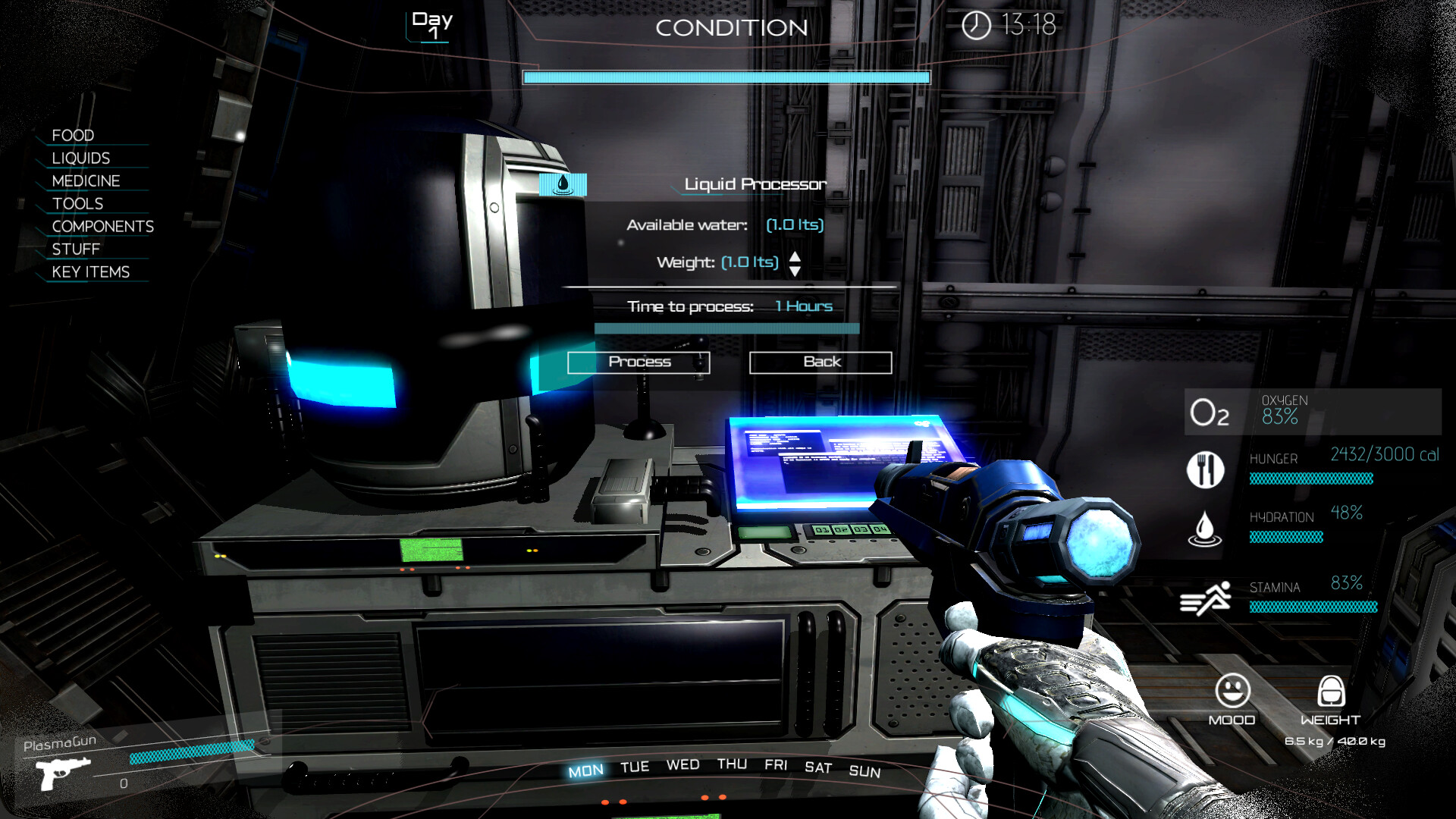Screen dimensions: 1456x819
Task: Select the KEY ITEMS category
Action: (x=90, y=271)
